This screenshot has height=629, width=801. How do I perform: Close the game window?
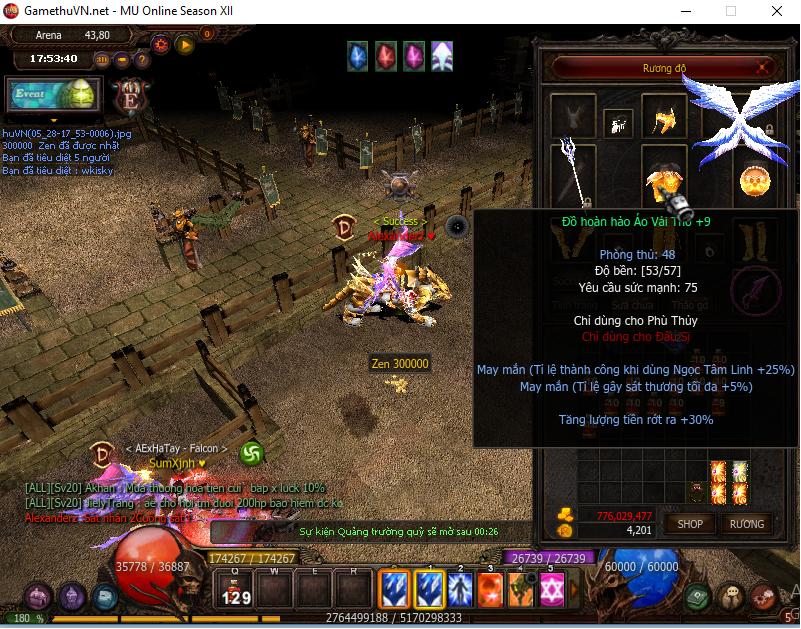pyautogui.click(x=776, y=11)
